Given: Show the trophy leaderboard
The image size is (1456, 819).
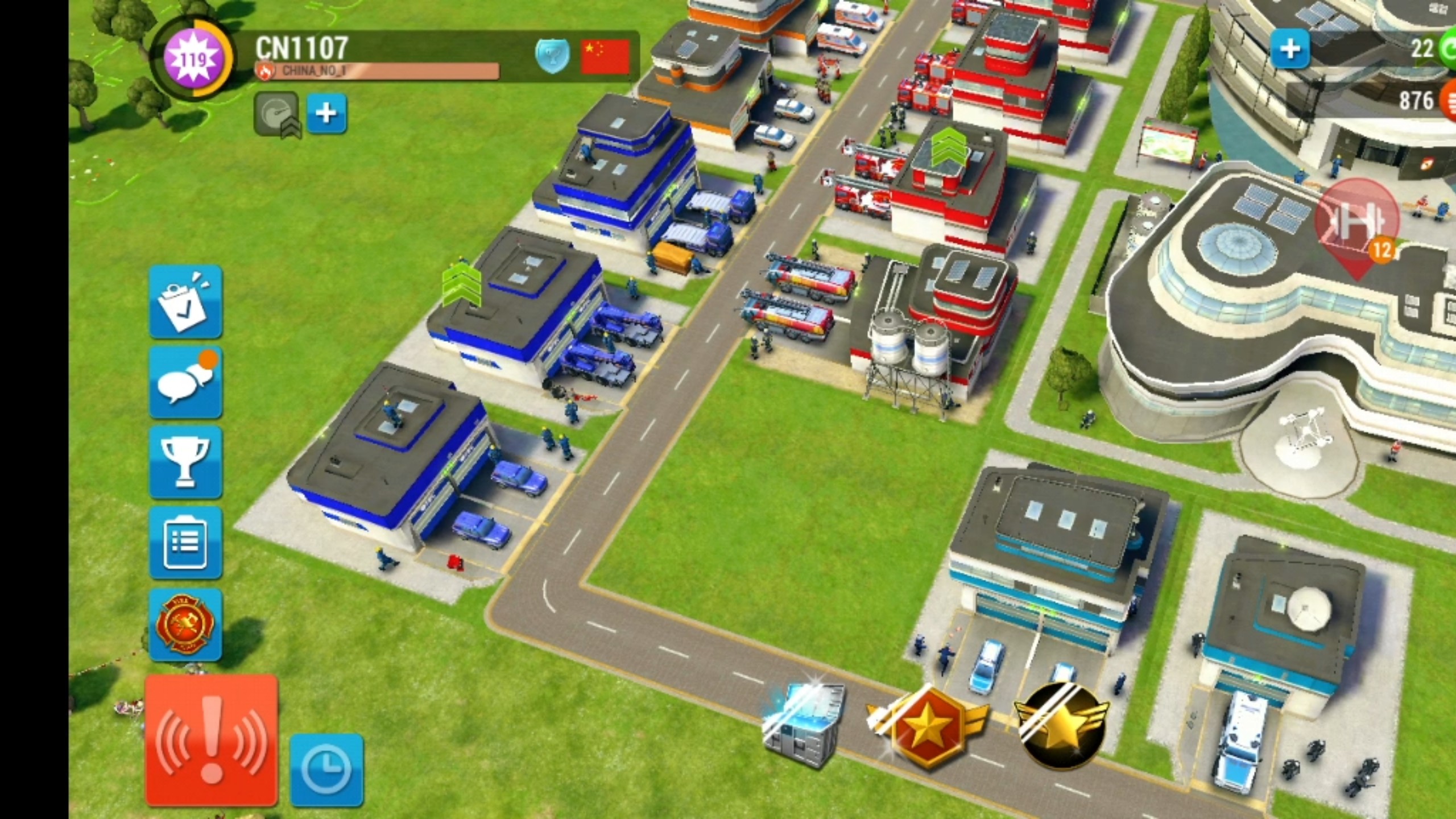Looking at the screenshot, I should coord(185,463).
